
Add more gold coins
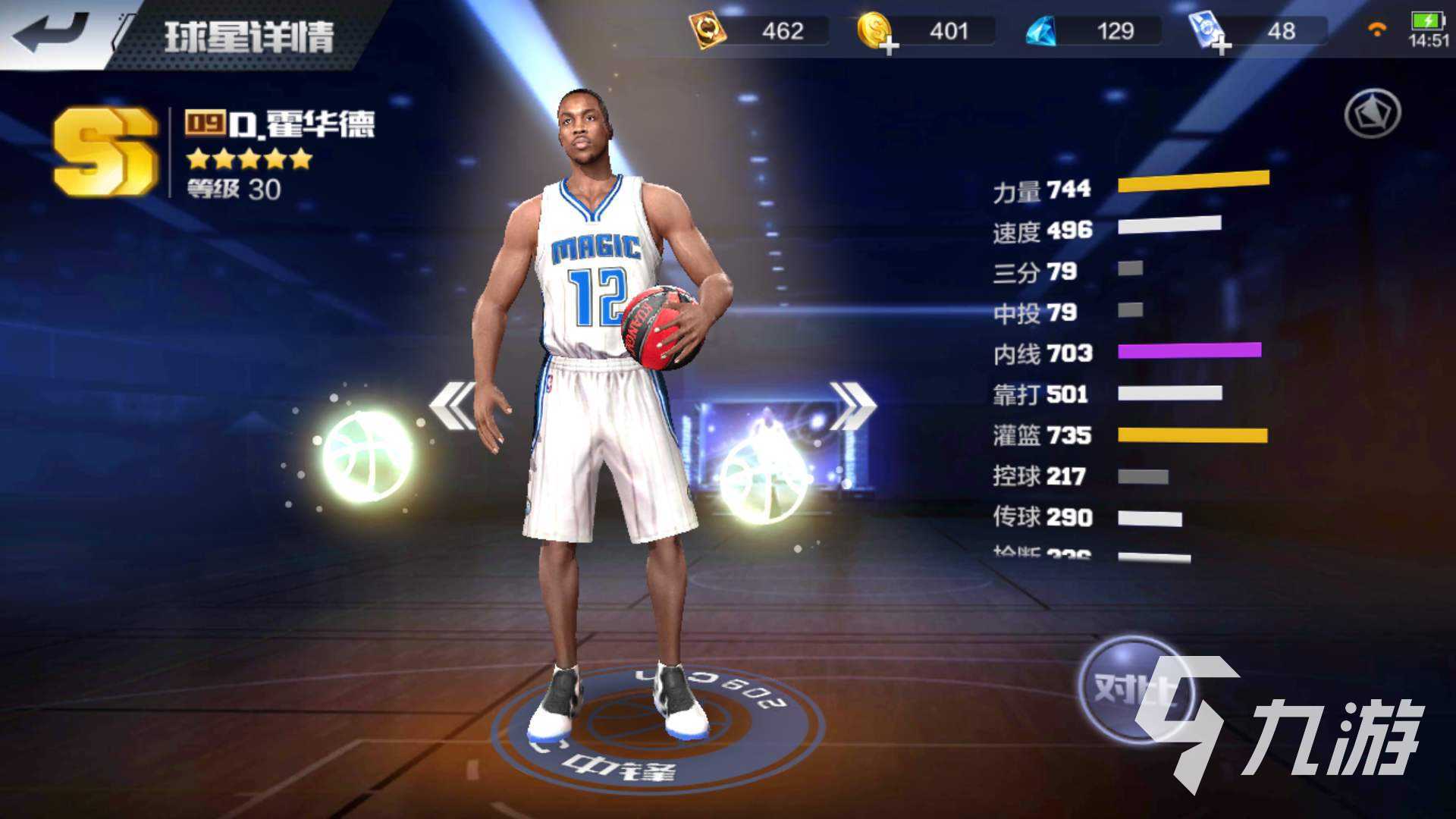click(x=890, y=46)
